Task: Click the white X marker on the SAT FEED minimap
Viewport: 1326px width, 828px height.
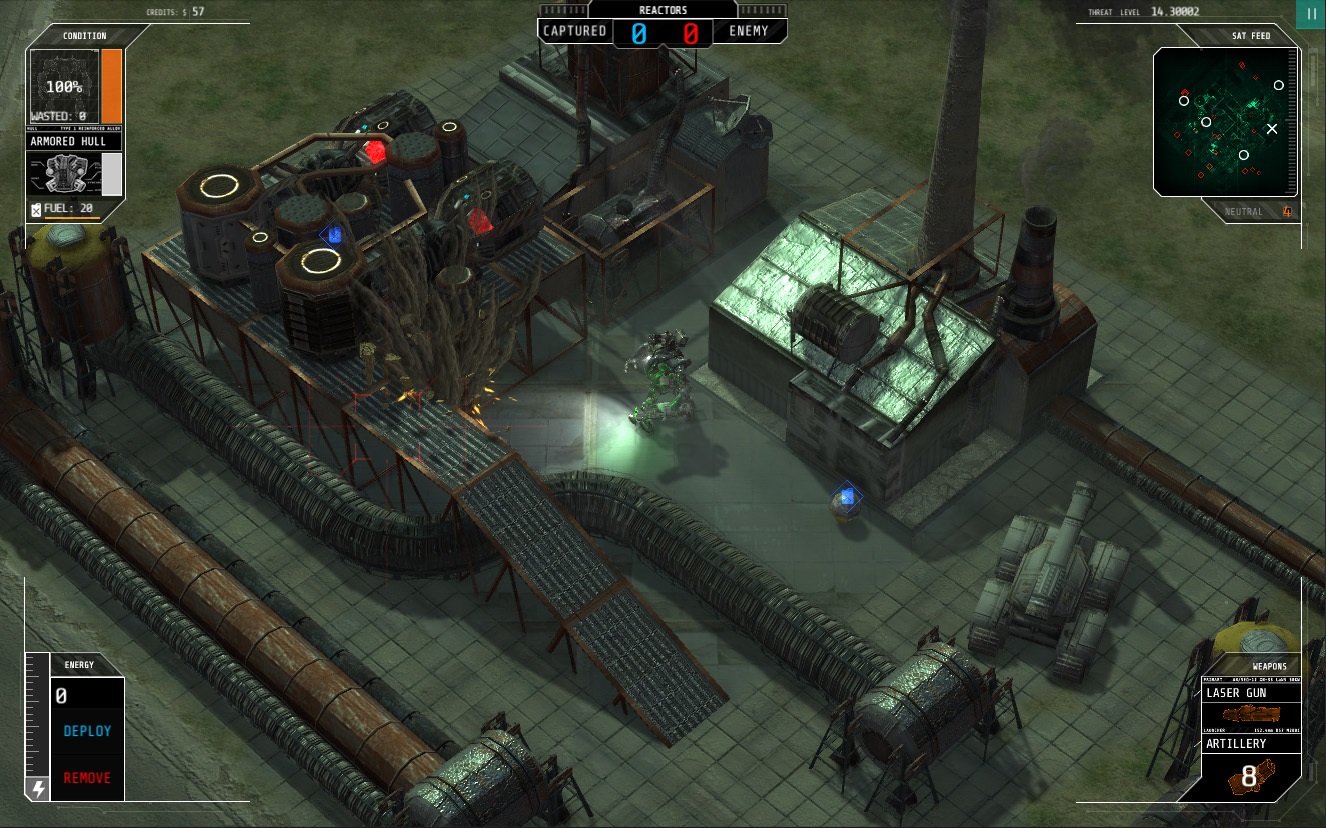Action: pos(1272,128)
